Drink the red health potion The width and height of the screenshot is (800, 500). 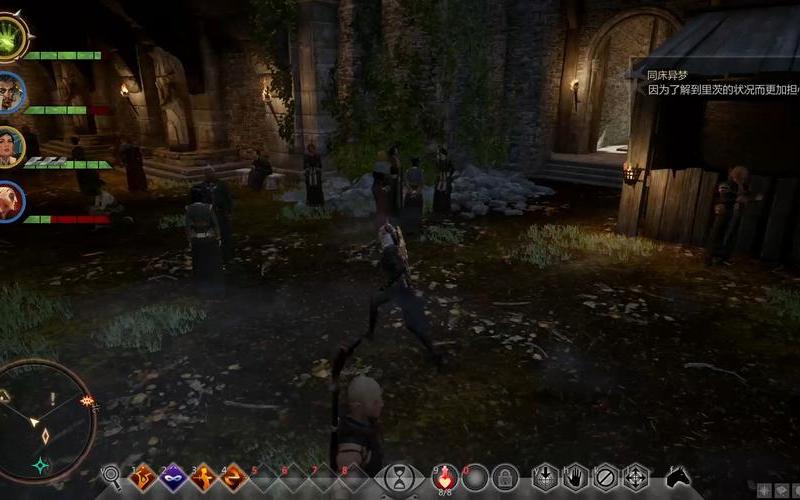[x=445, y=476]
